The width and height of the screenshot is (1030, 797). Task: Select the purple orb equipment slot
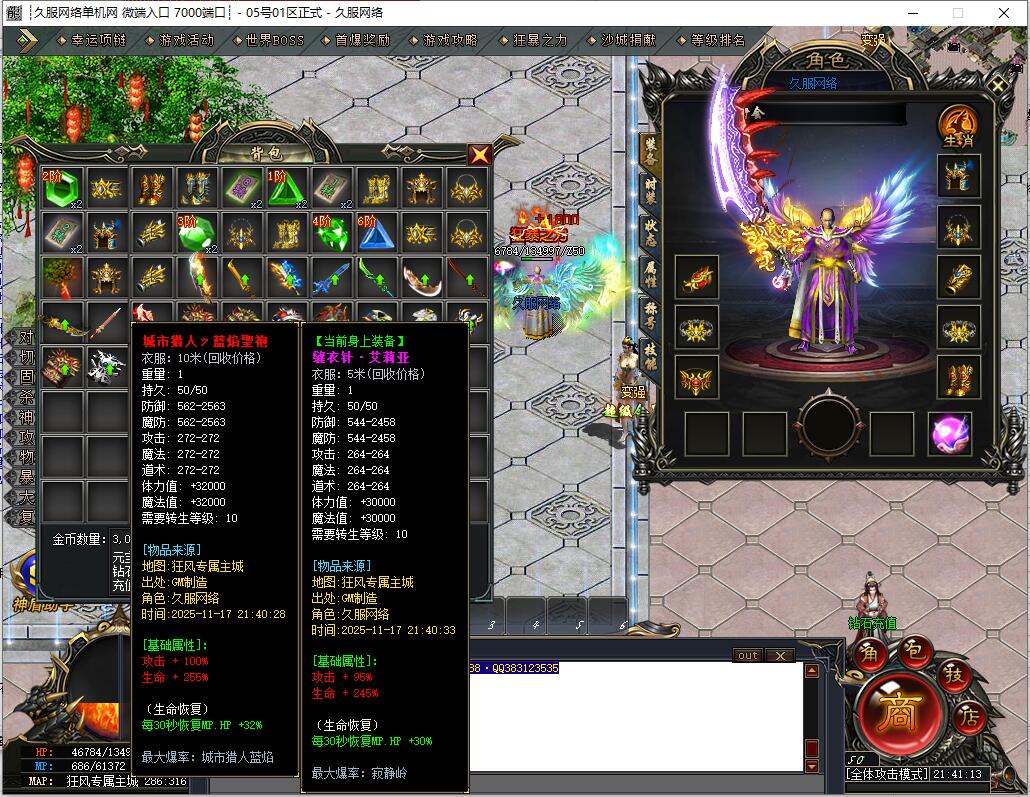(949, 433)
